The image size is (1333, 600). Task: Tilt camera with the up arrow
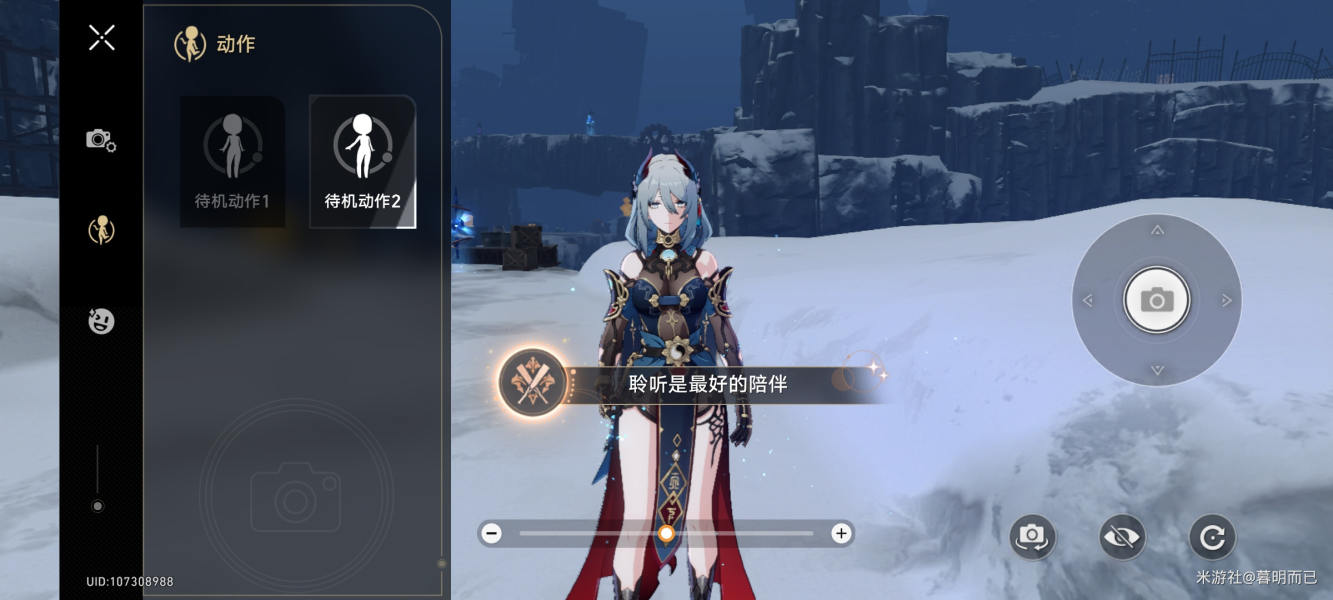1157,231
